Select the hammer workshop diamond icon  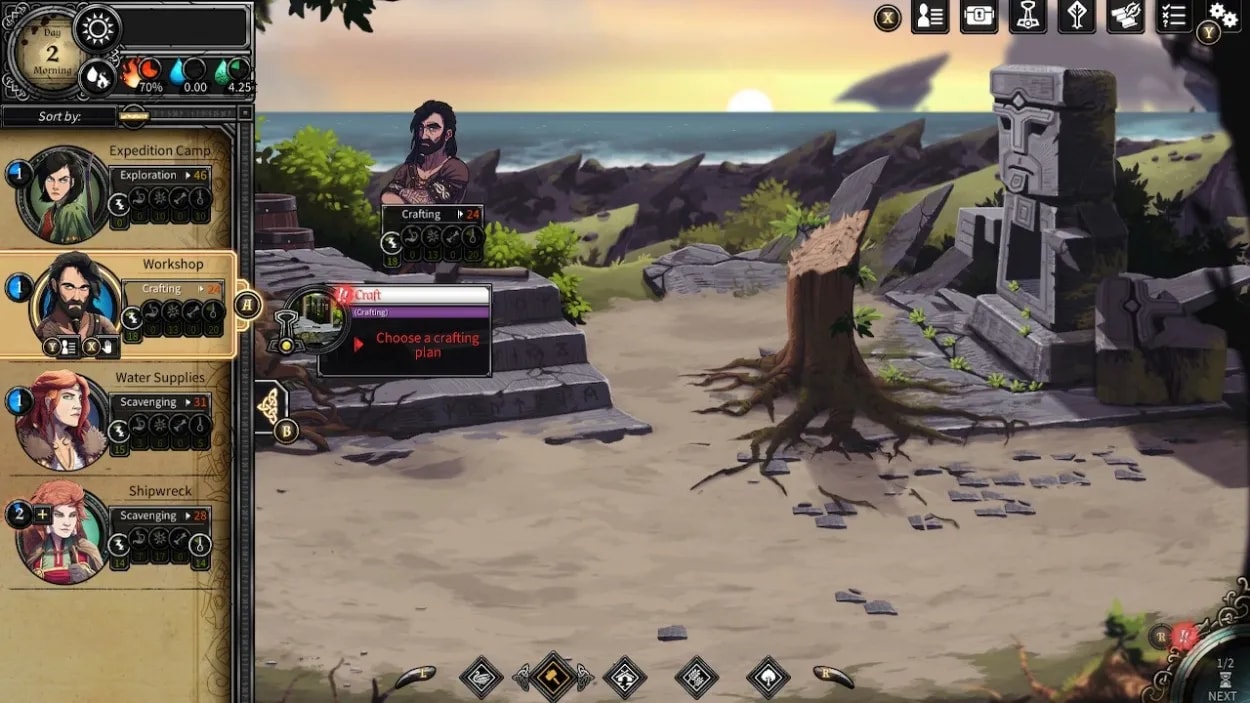coord(552,677)
